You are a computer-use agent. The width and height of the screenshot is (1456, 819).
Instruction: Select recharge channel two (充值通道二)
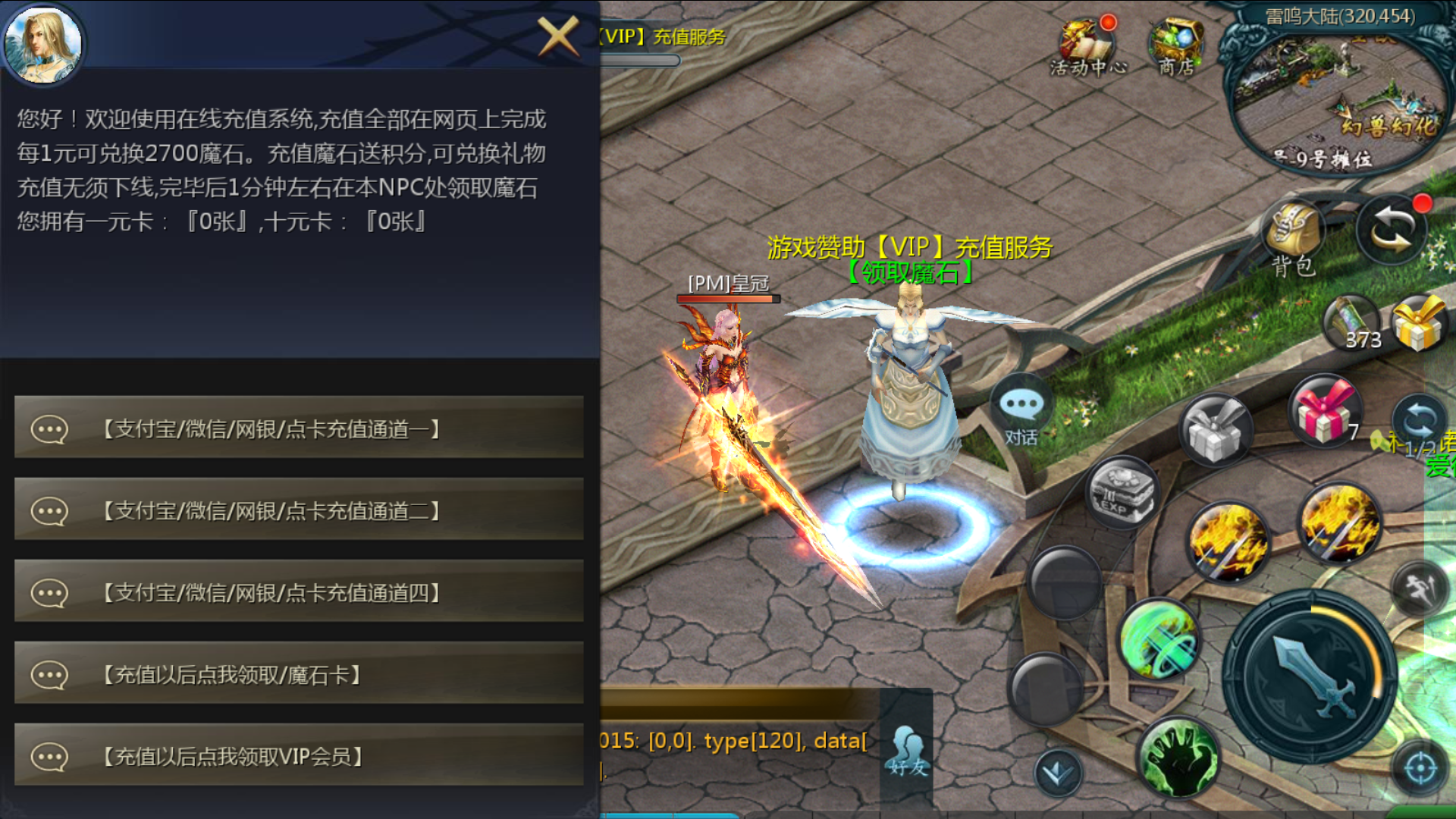[299, 510]
